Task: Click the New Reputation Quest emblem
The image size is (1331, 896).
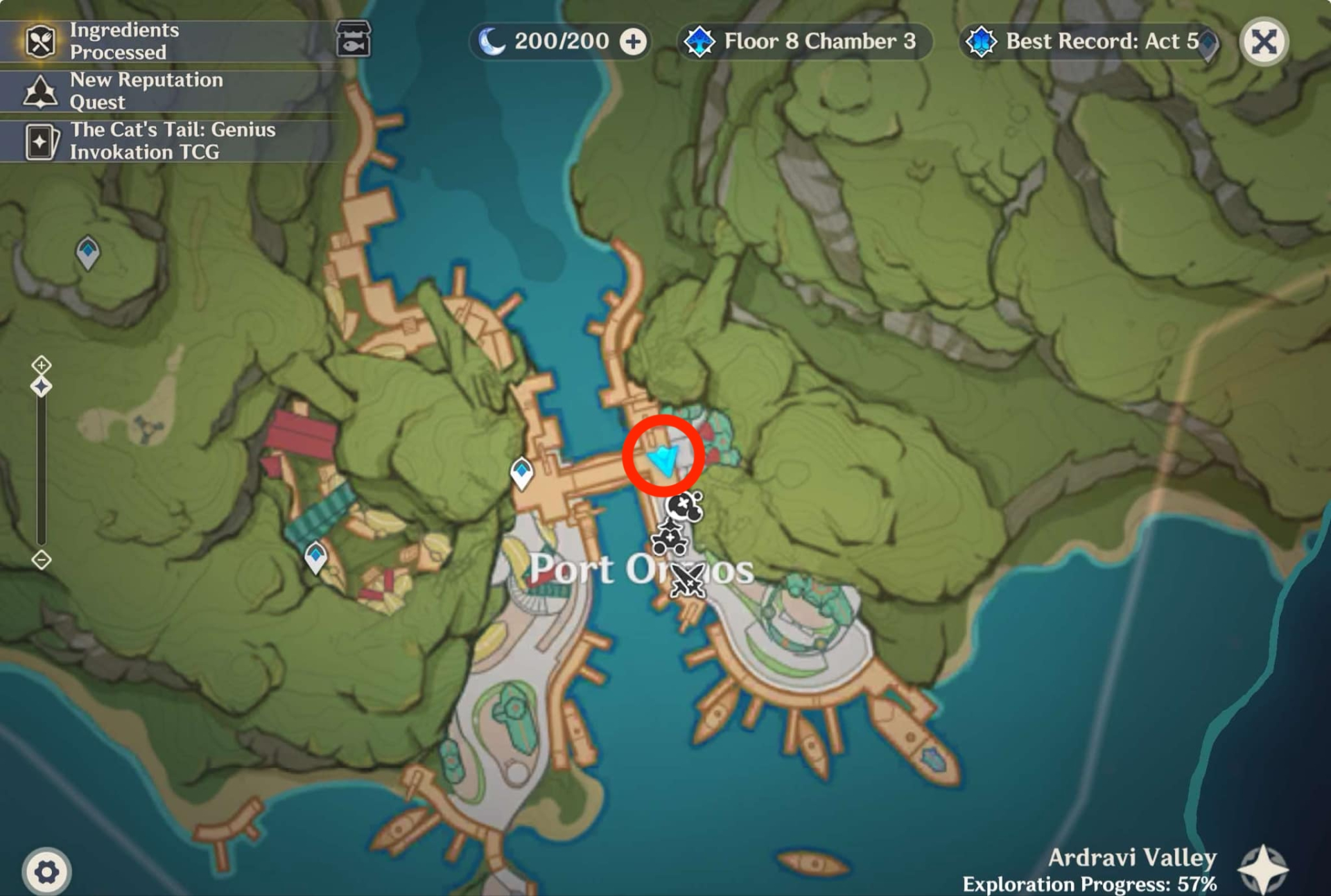Action: [x=40, y=91]
